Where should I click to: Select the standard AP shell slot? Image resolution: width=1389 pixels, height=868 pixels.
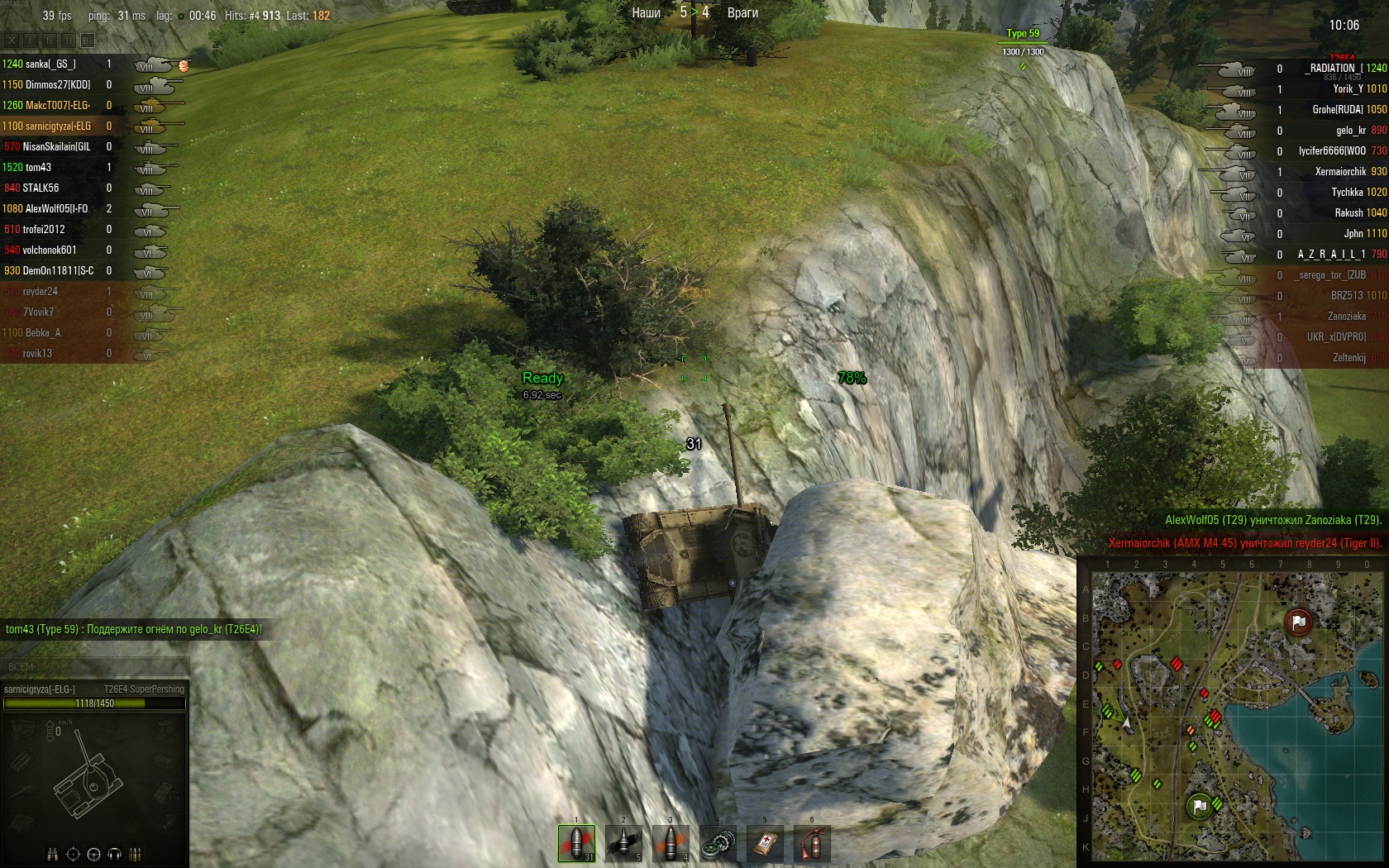tap(576, 843)
